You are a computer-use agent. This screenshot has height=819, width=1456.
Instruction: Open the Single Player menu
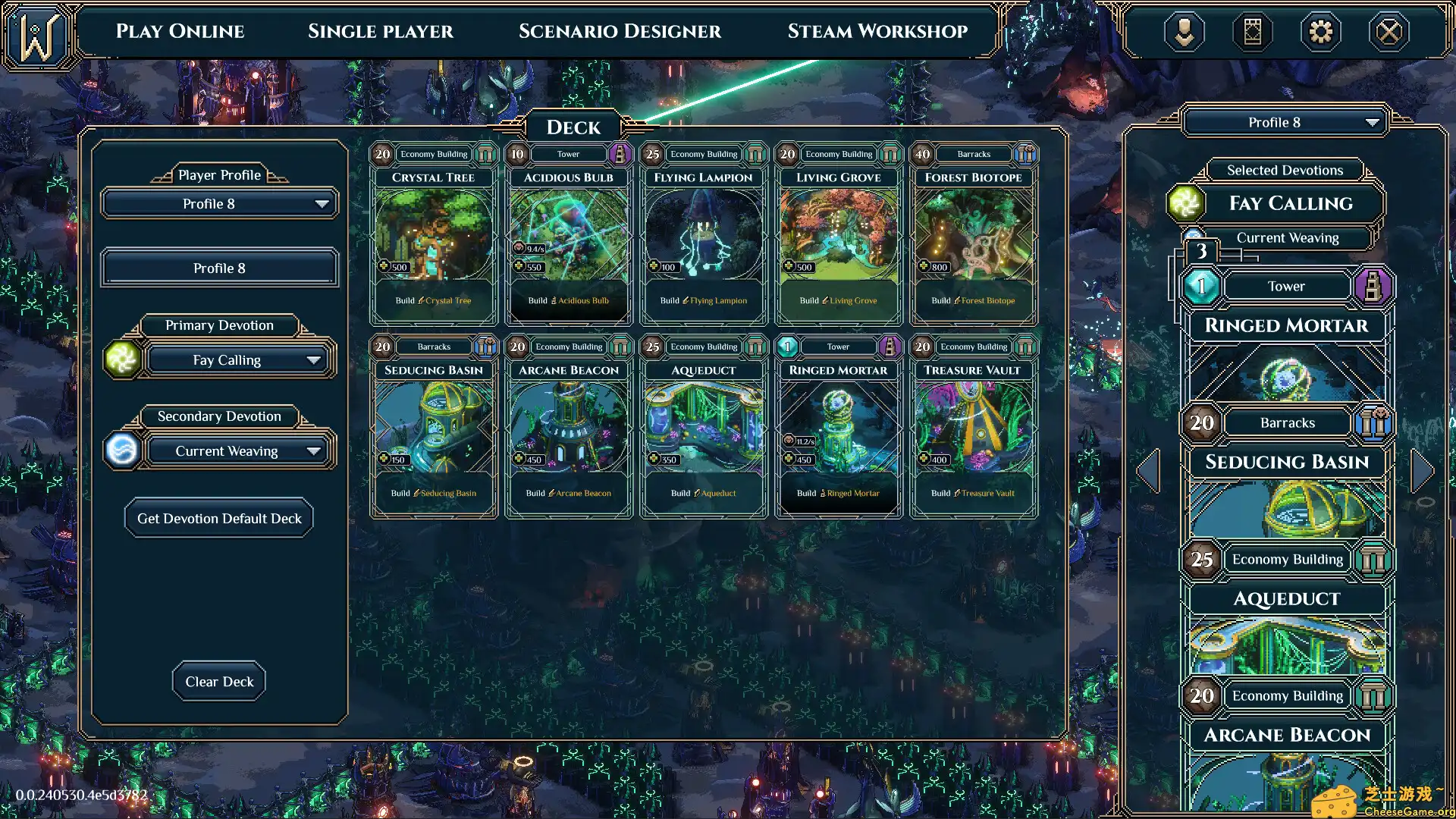[x=380, y=31]
